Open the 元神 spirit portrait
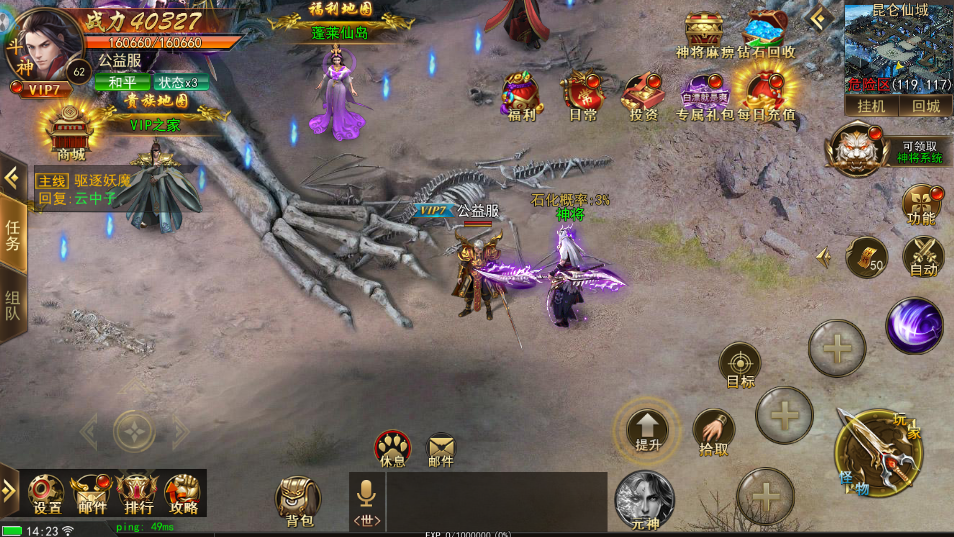The width and height of the screenshot is (954, 537). pos(644,499)
